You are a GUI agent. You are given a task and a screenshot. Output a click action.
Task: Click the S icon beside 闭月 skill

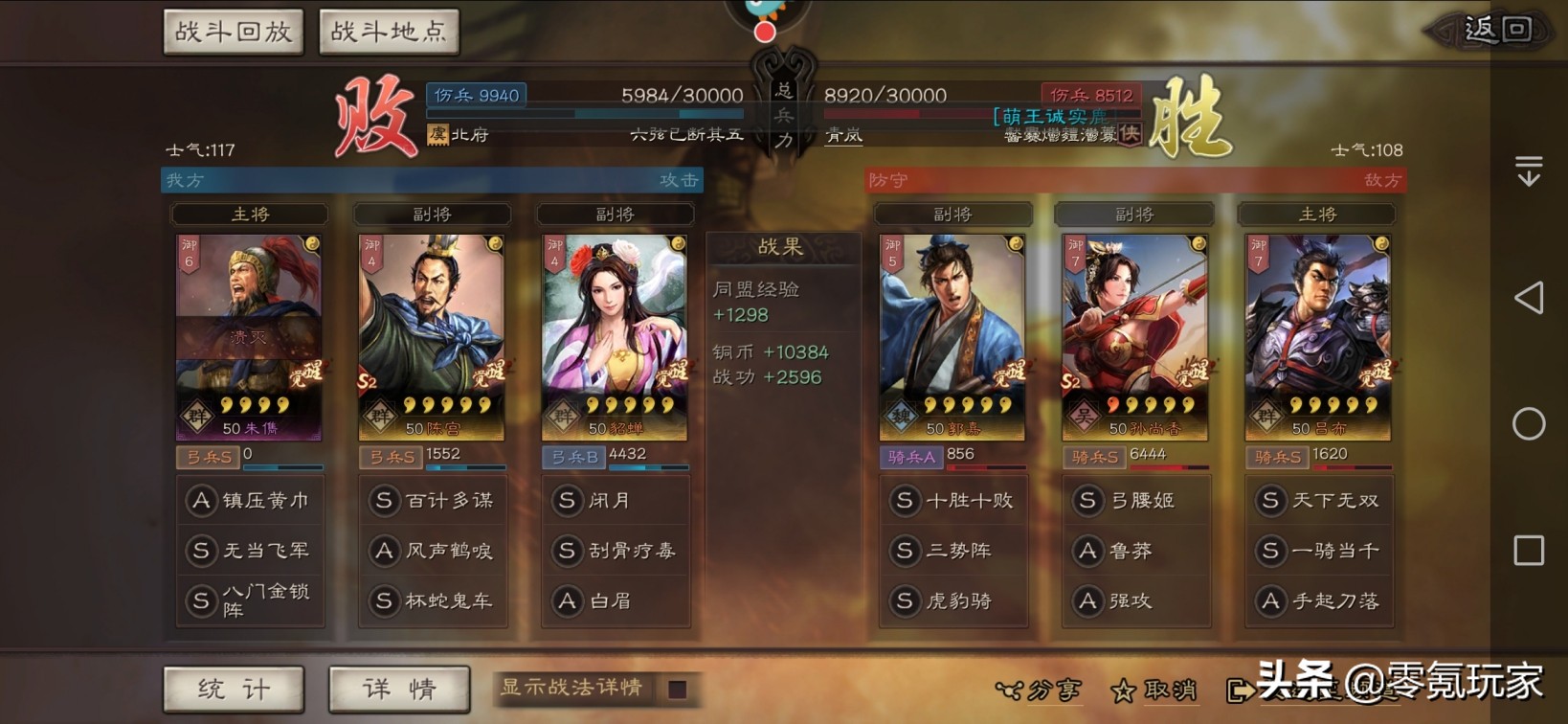point(567,500)
